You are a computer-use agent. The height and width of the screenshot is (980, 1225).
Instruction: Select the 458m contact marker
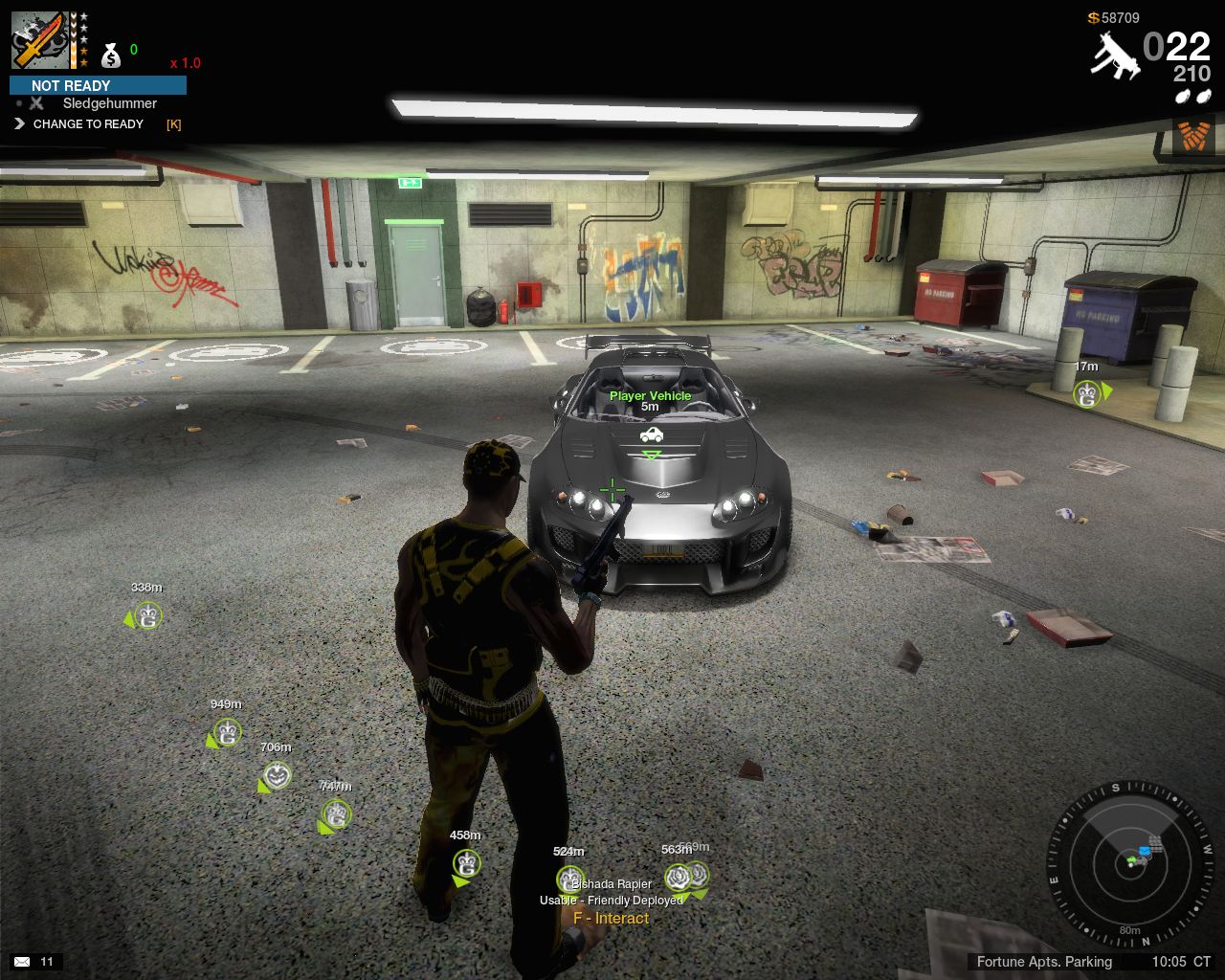coord(466,863)
